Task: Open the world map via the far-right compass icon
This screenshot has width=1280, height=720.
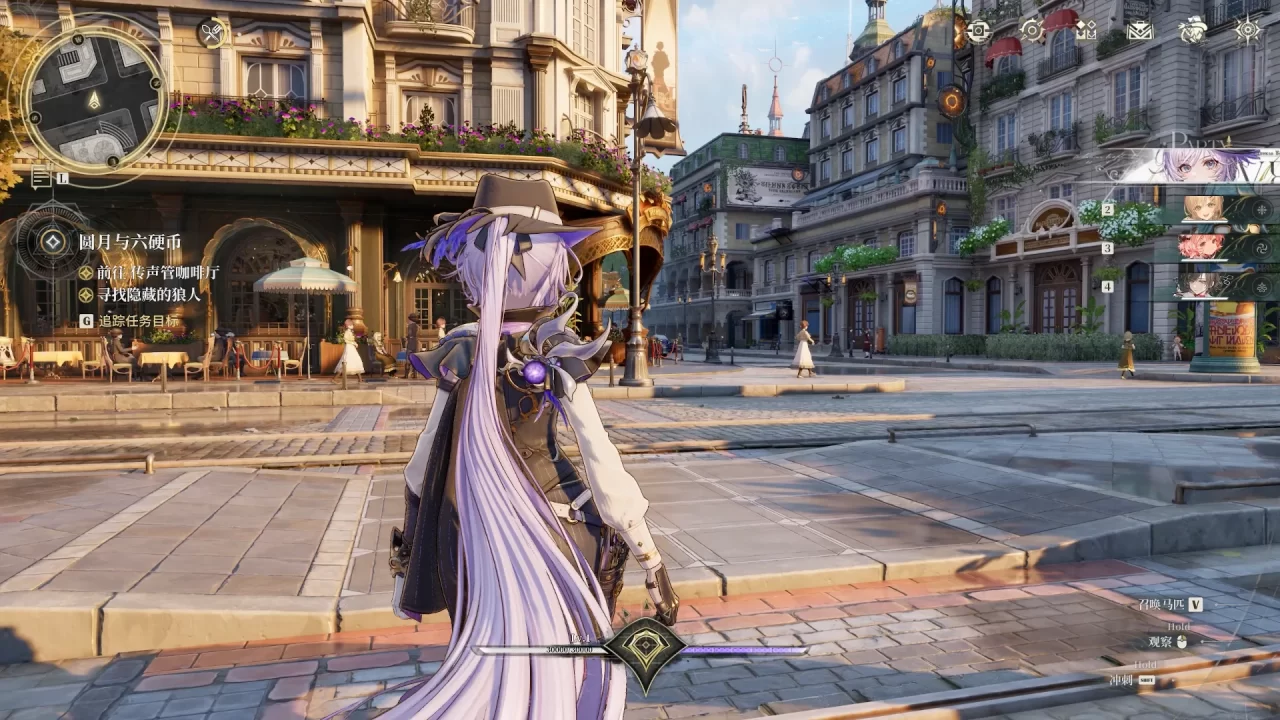Action: click(x=1247, y=30)
